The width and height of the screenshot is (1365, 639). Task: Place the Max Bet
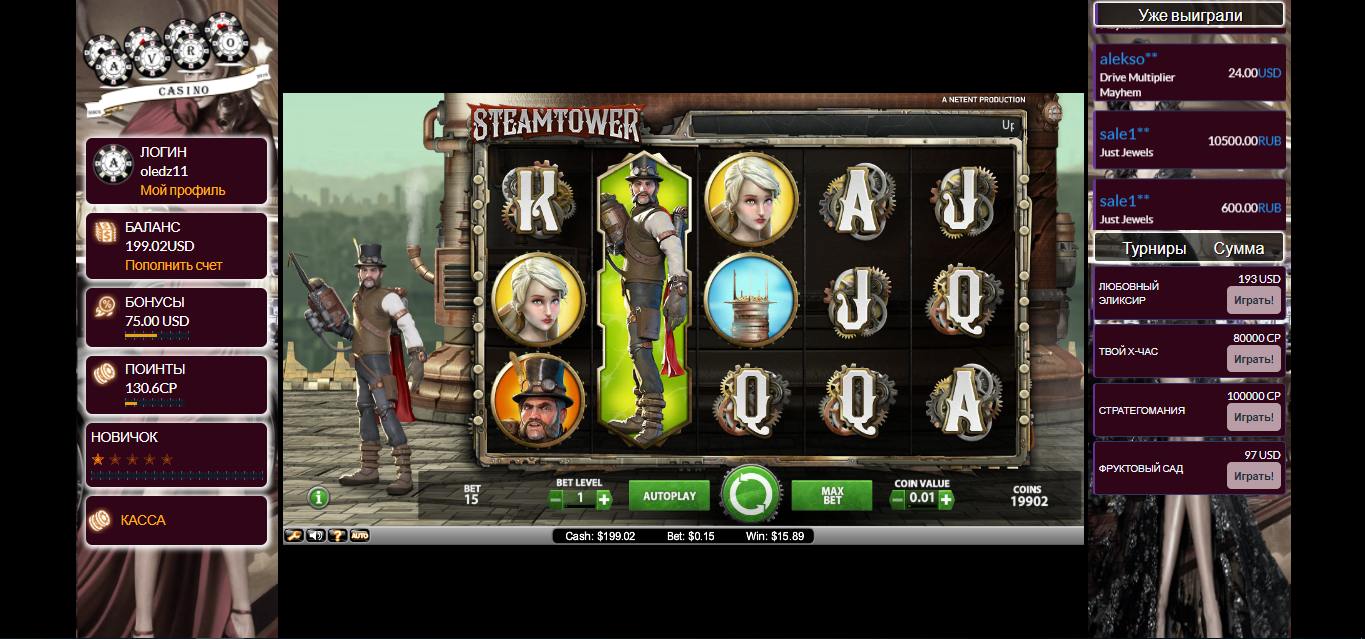click(x=832, y=496)
